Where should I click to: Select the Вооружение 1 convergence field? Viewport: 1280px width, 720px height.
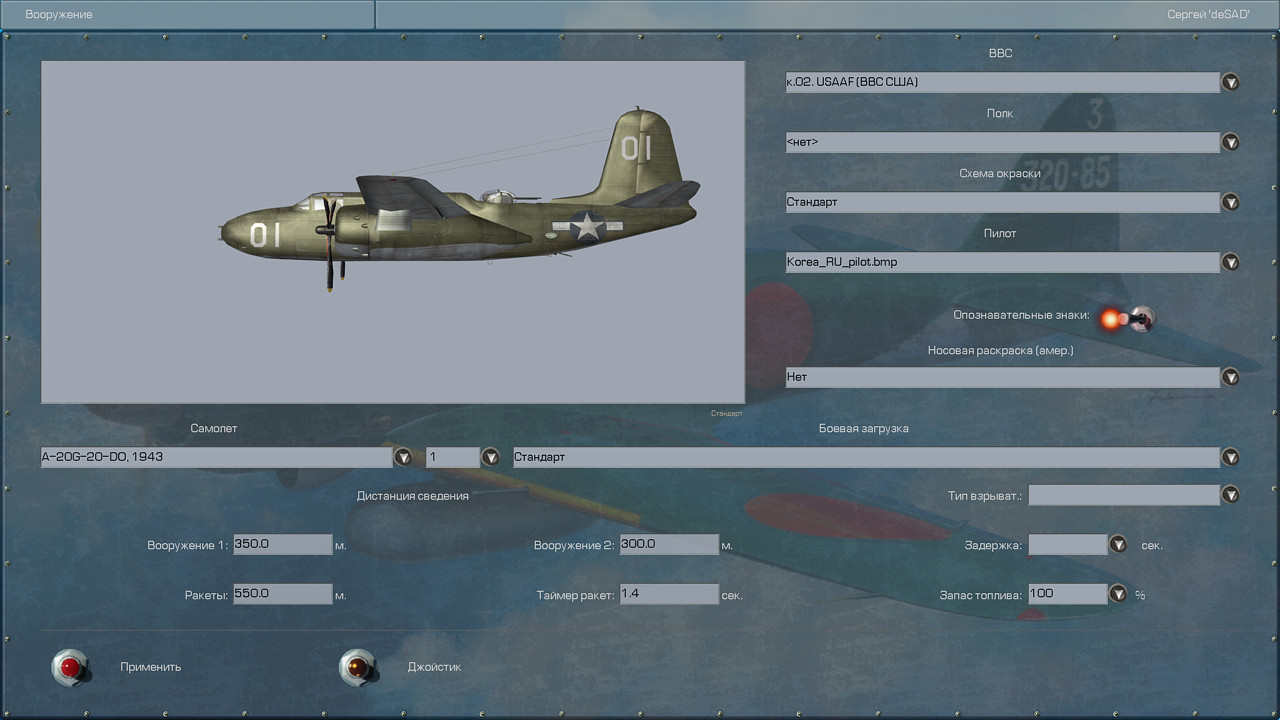click(282, 544)
